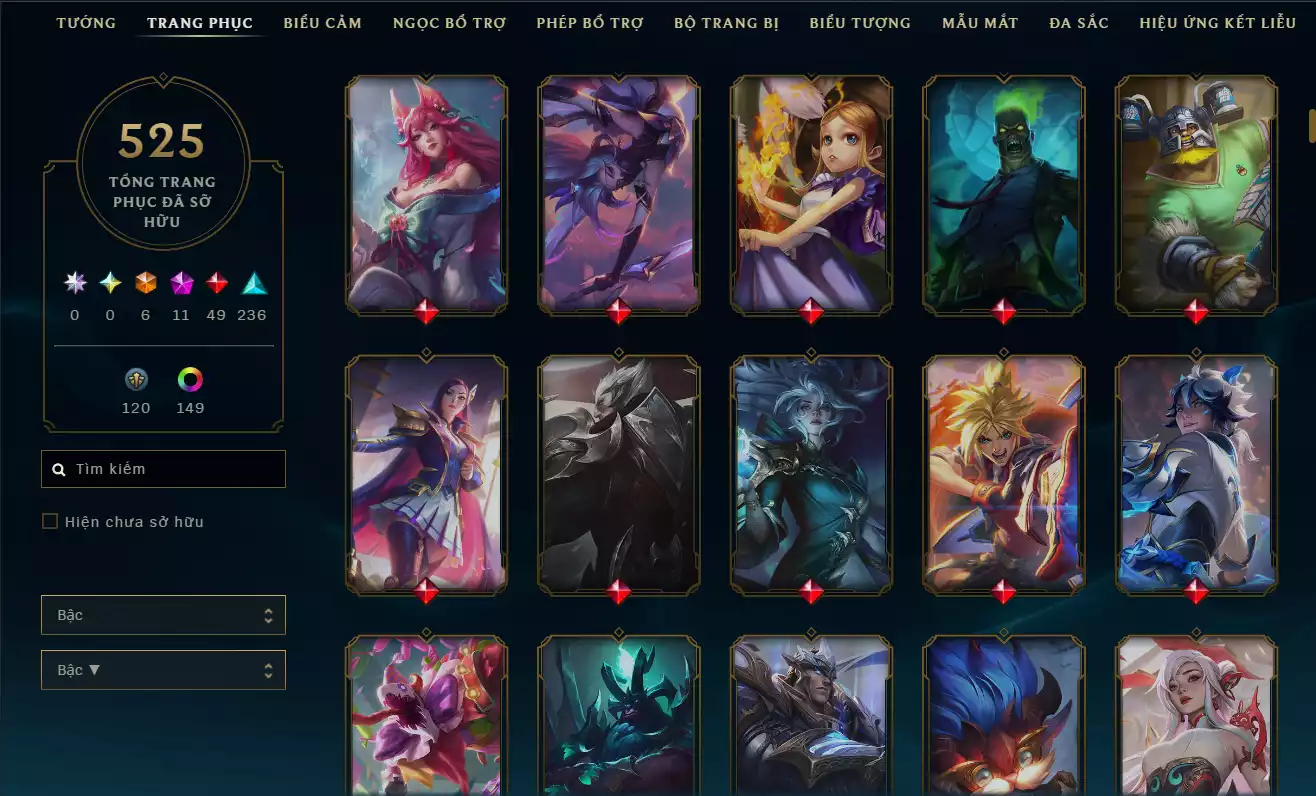This screenshot has height=796, width=1316.
Task: Click the red epic gem icon showing 49
Action: coord(216,283)
